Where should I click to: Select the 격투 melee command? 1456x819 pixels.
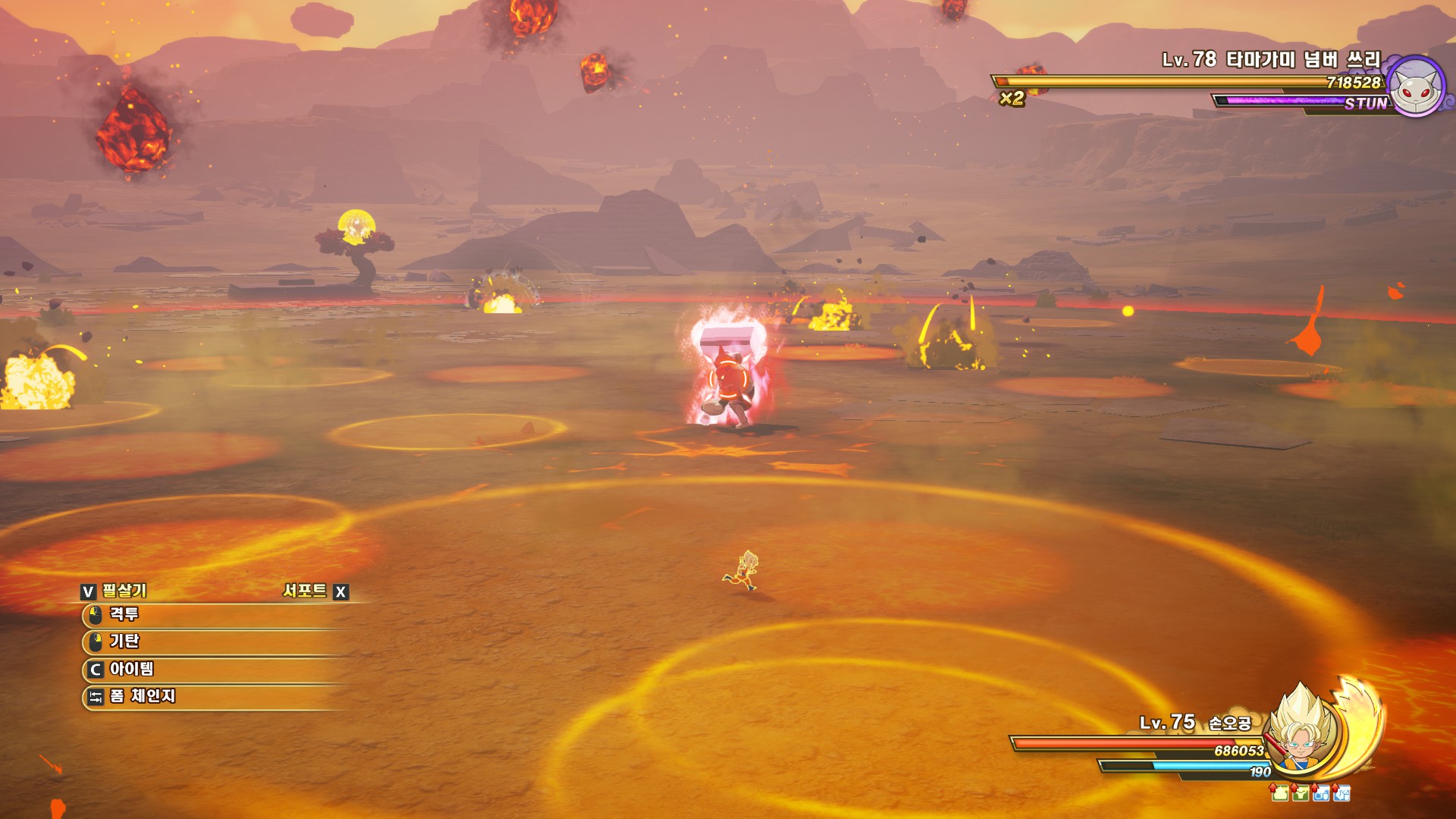coord(125,614)
